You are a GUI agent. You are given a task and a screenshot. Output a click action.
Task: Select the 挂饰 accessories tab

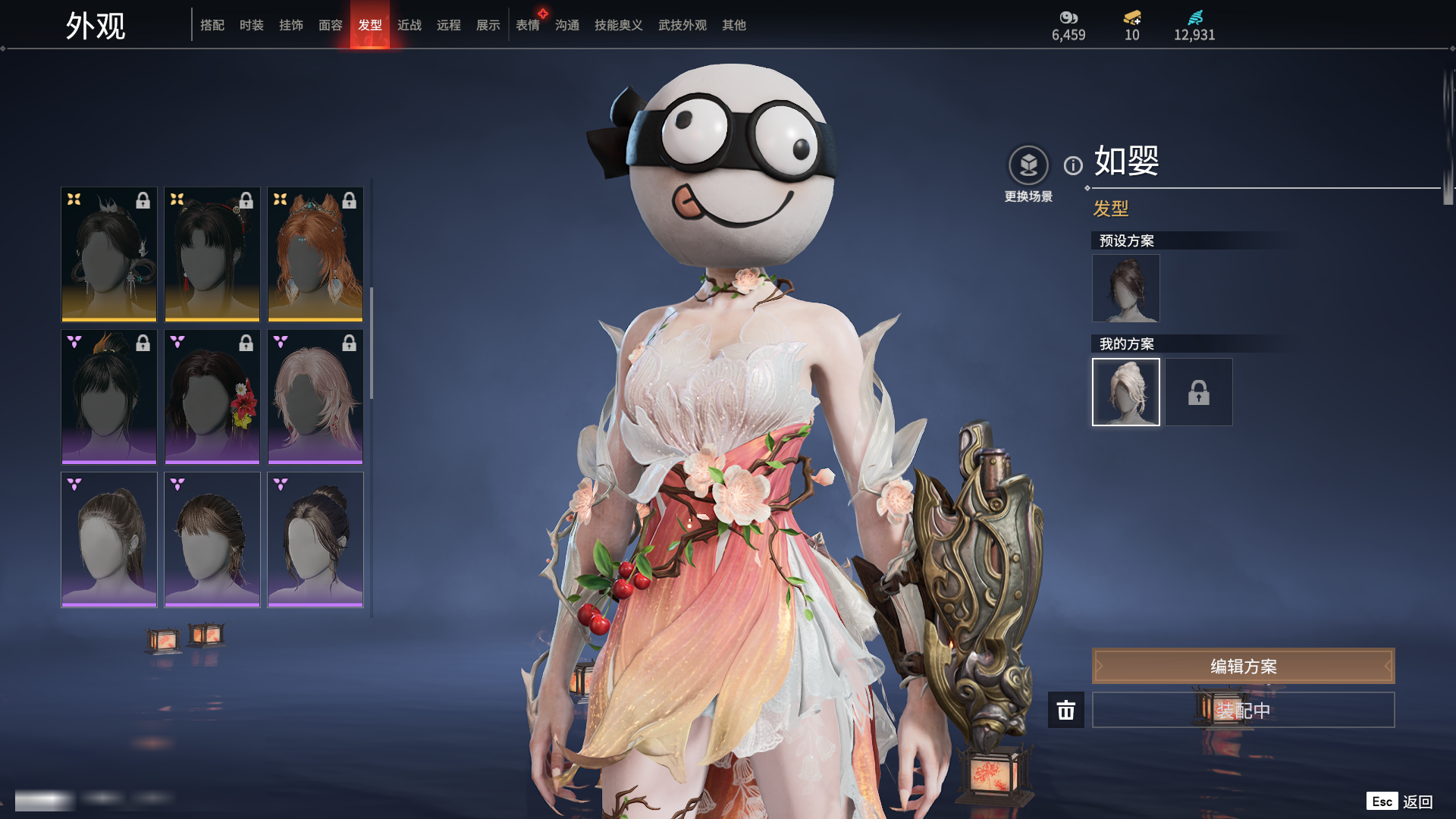(x=291, y=25)
